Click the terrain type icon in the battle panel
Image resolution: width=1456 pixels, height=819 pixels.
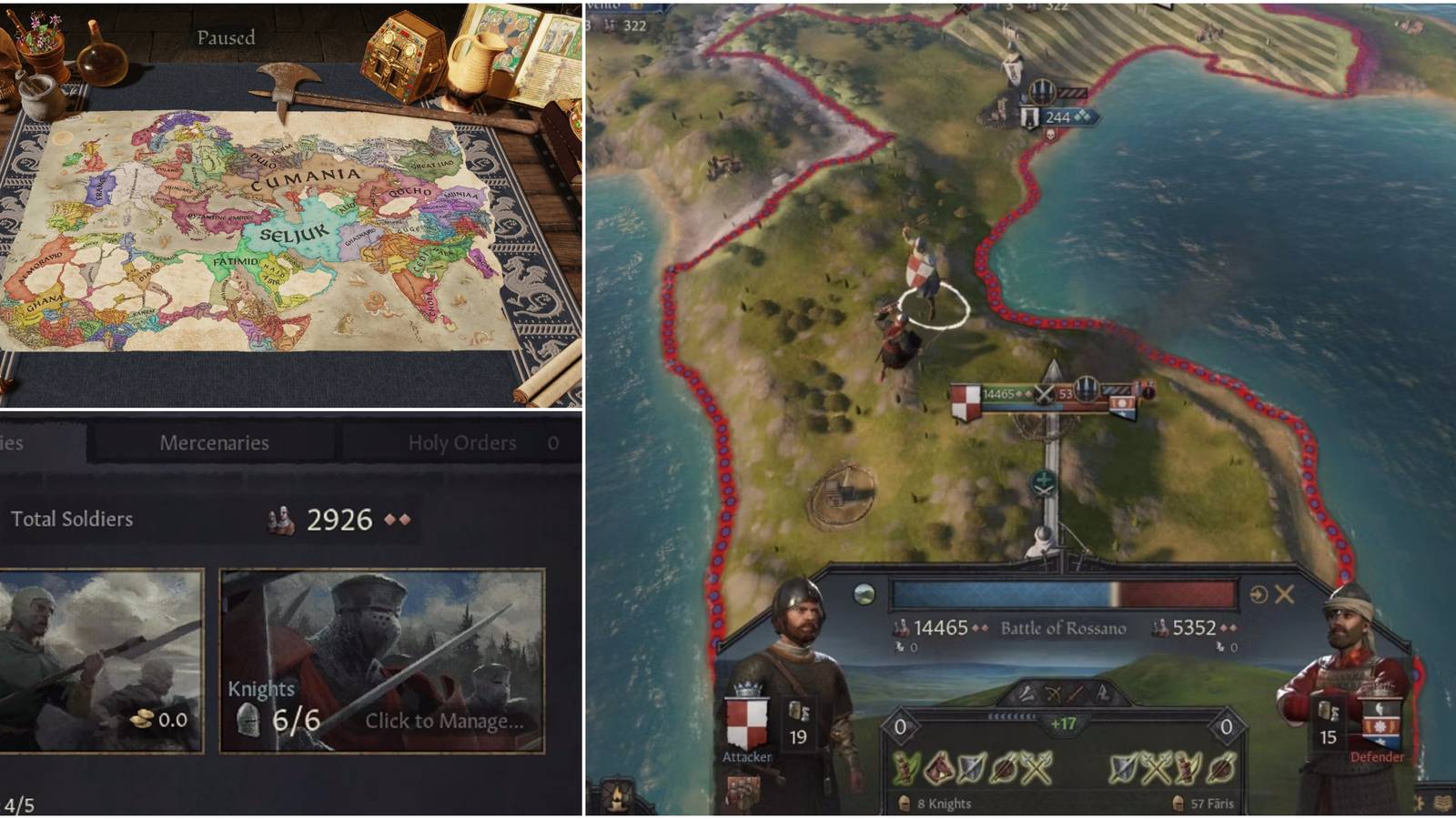coord(864,593)
